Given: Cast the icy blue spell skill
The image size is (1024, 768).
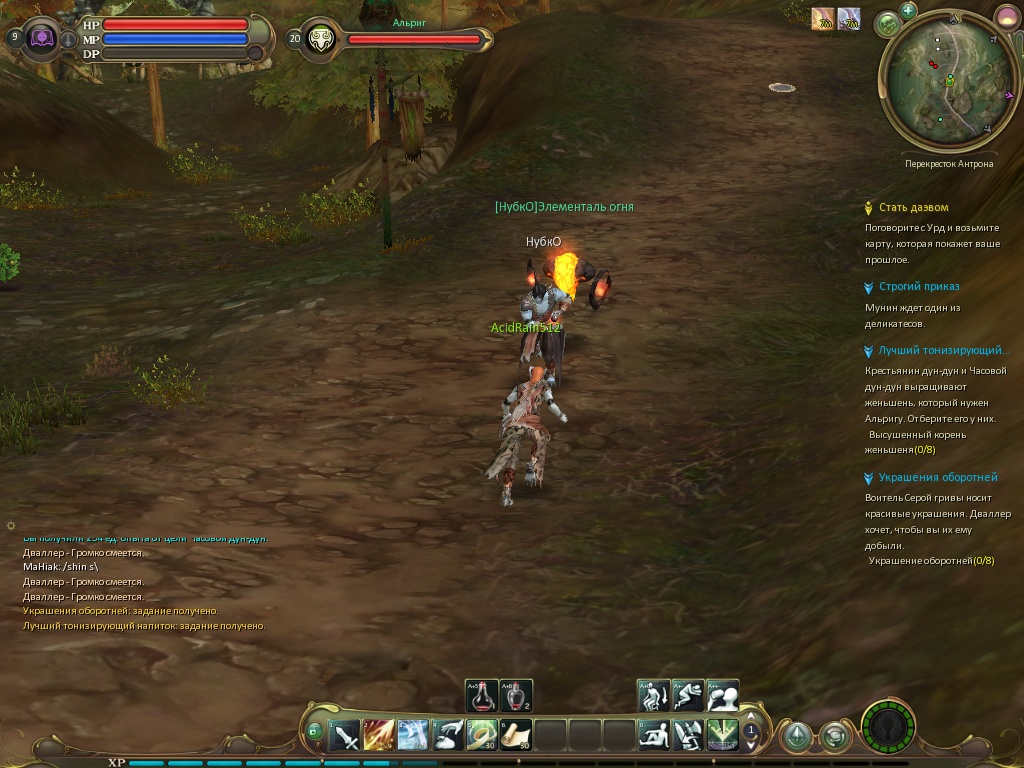Looking at the screenshot, I should pyautogui.click(x=413, y=736).
